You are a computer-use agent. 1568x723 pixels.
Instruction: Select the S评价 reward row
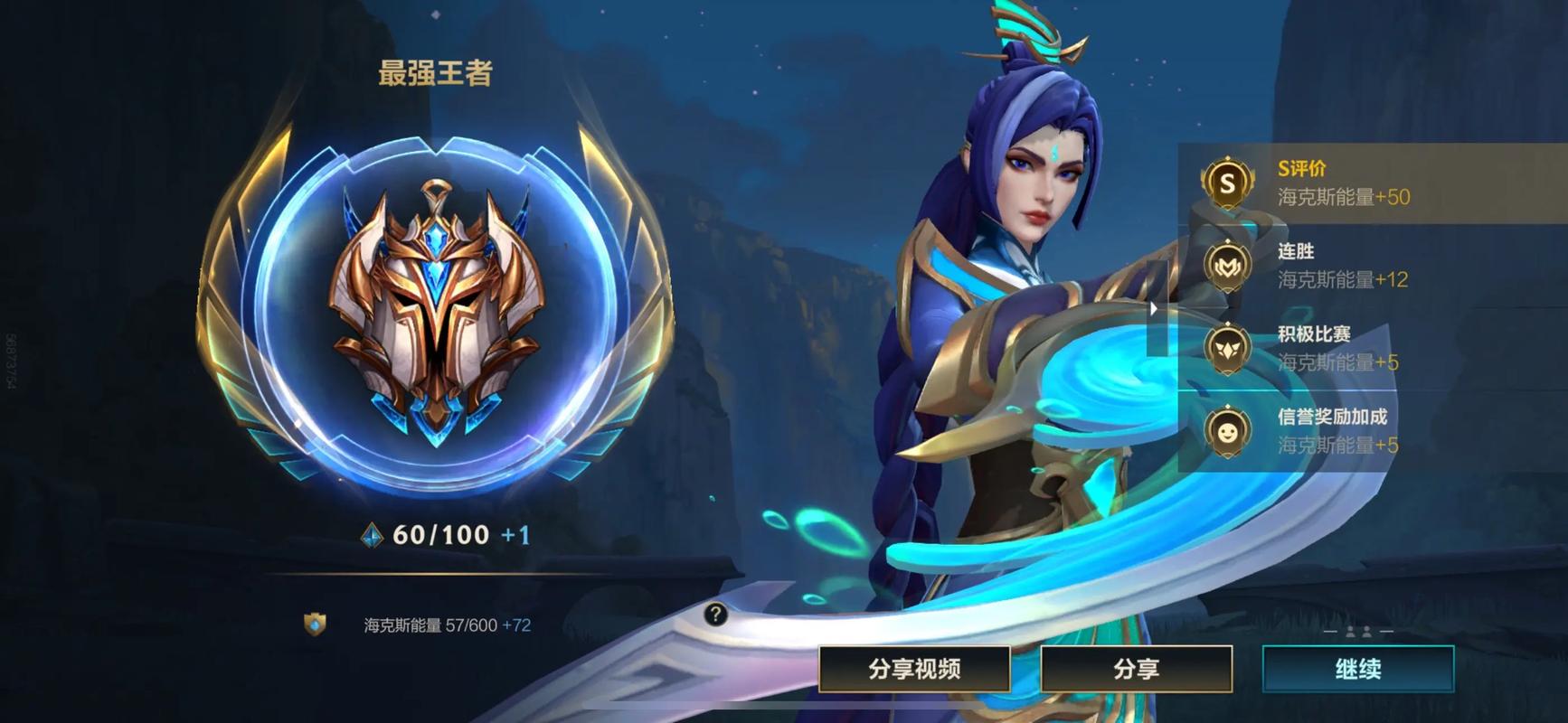click(1371, 183)
